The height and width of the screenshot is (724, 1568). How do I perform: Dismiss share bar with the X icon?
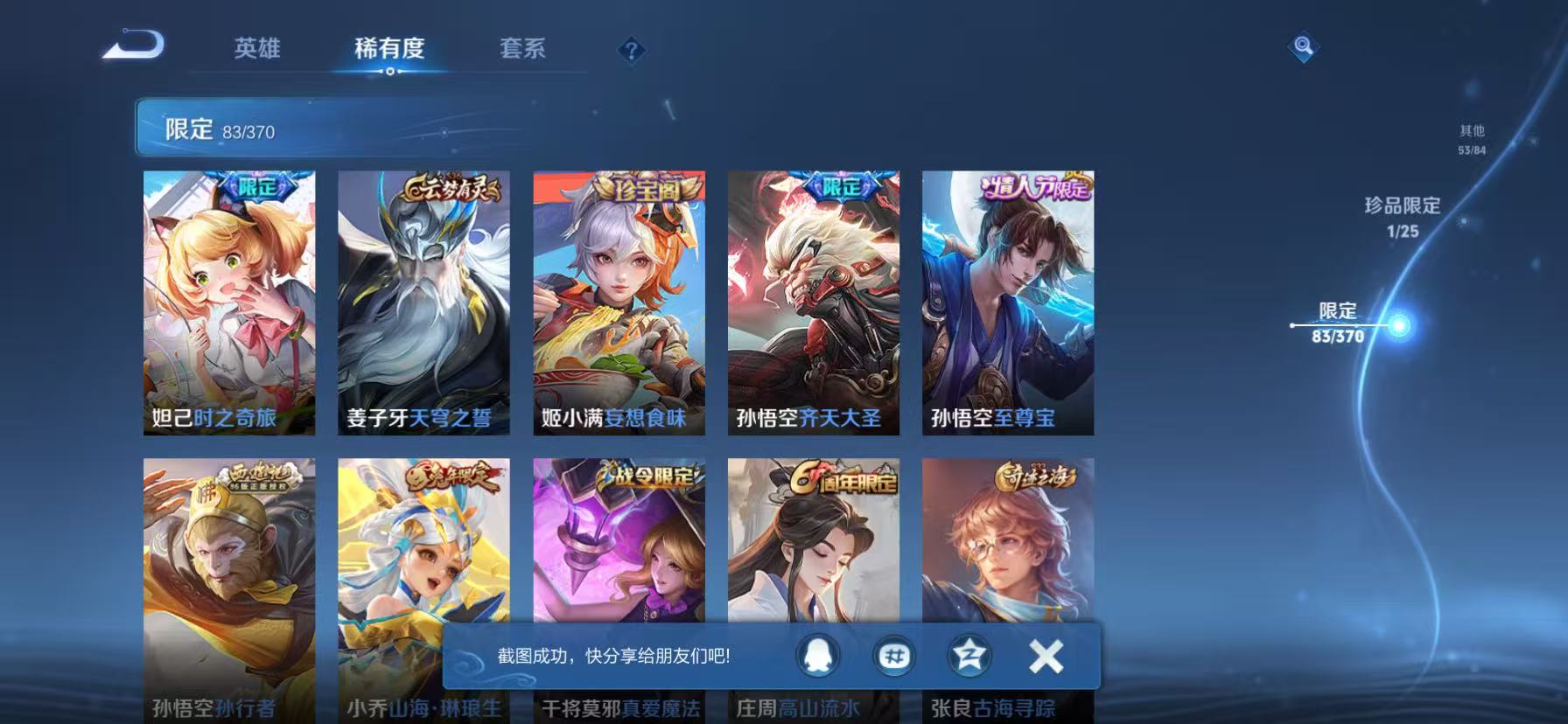point(1044,657)
